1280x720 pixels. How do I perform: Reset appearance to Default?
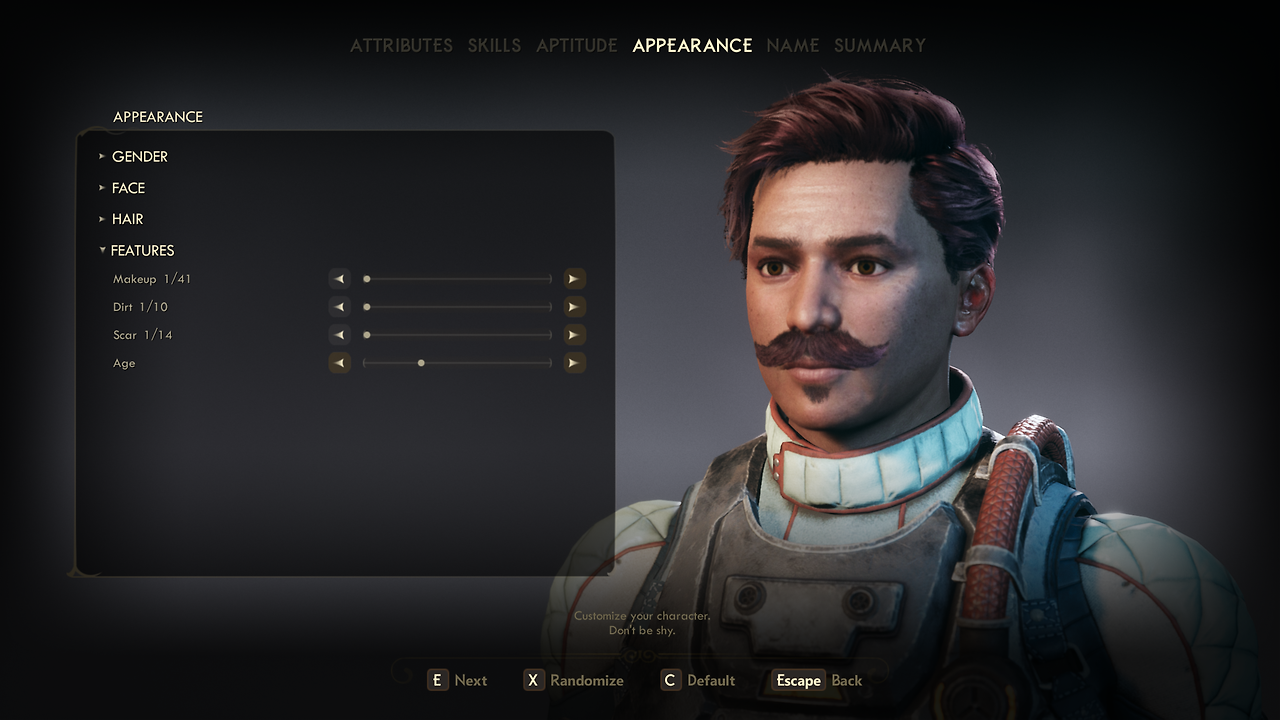tap(699, 681)
